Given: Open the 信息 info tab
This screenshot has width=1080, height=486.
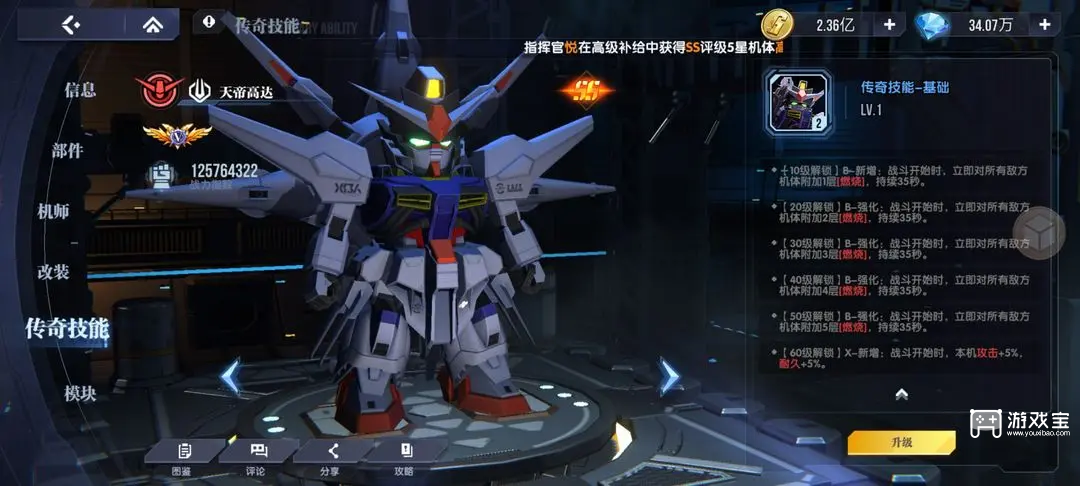Looking at the screenshot, I should tap(80, 90).
